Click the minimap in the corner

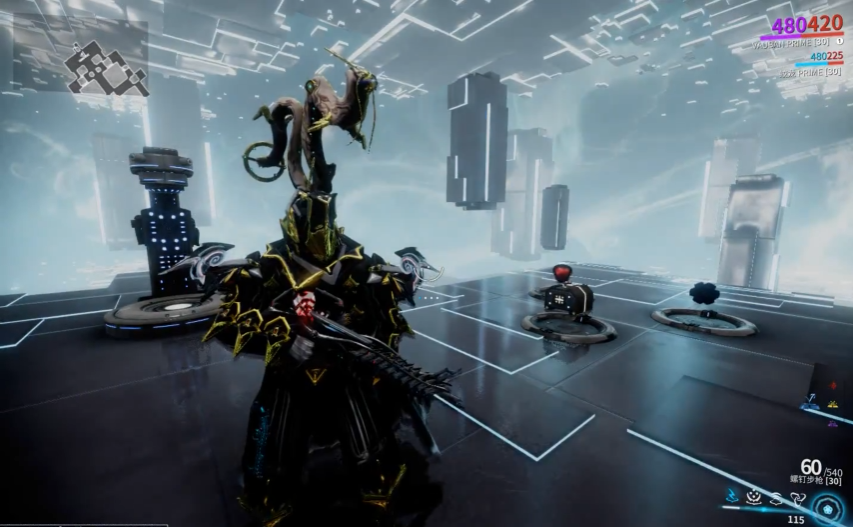coord(81,57)
